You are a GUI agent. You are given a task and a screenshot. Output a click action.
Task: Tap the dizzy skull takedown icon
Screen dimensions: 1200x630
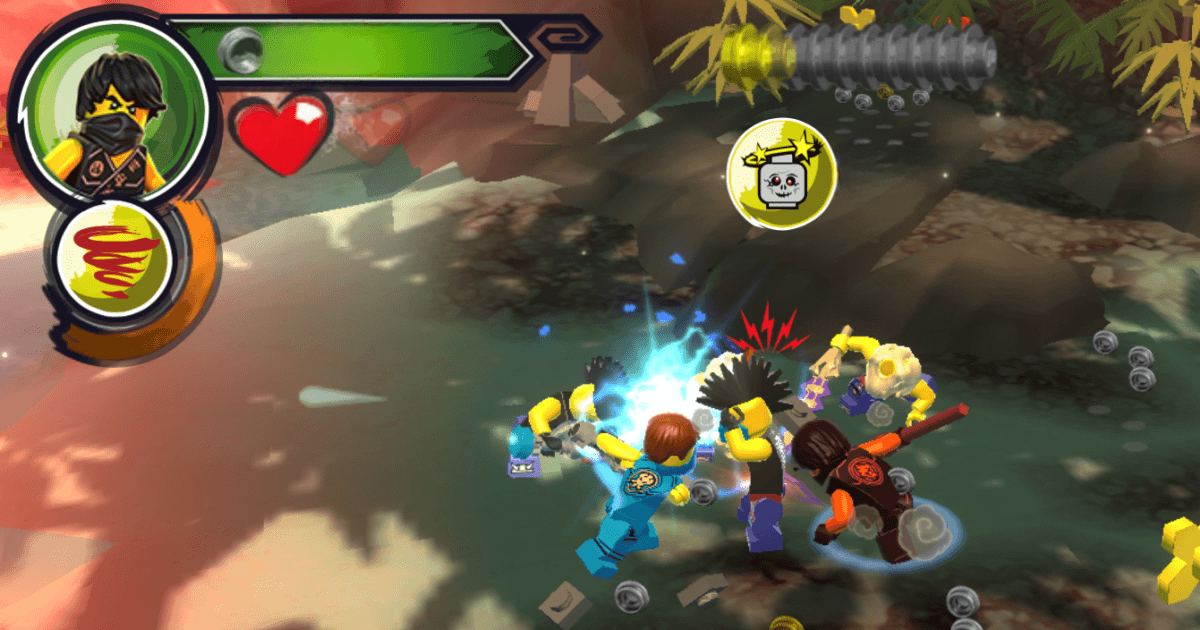pyautogui.click(x=783, y=176)
